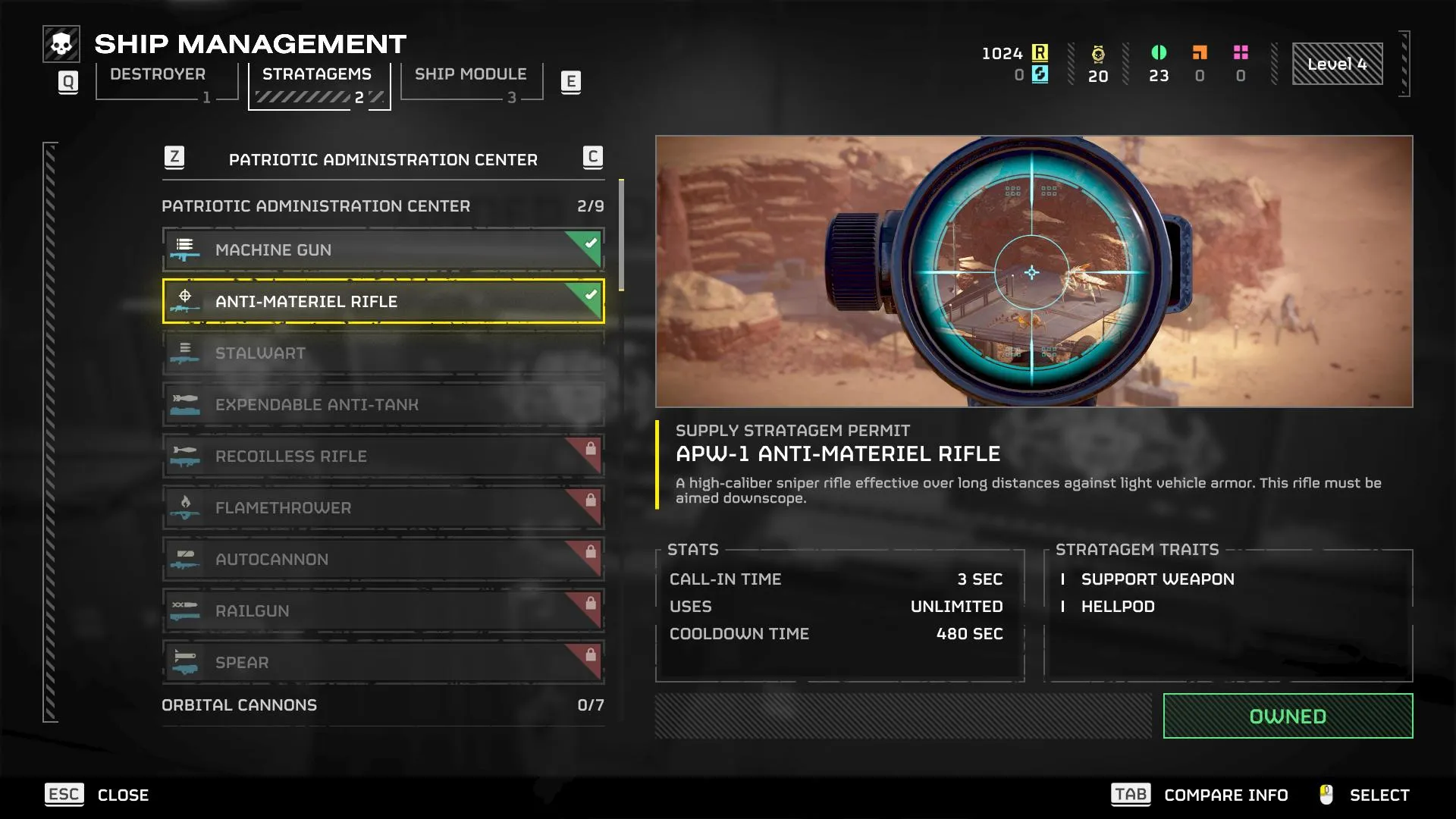Click the stratagem list scrollbar
Viewport: 1456px width, 819px height.
pos(622,235)
